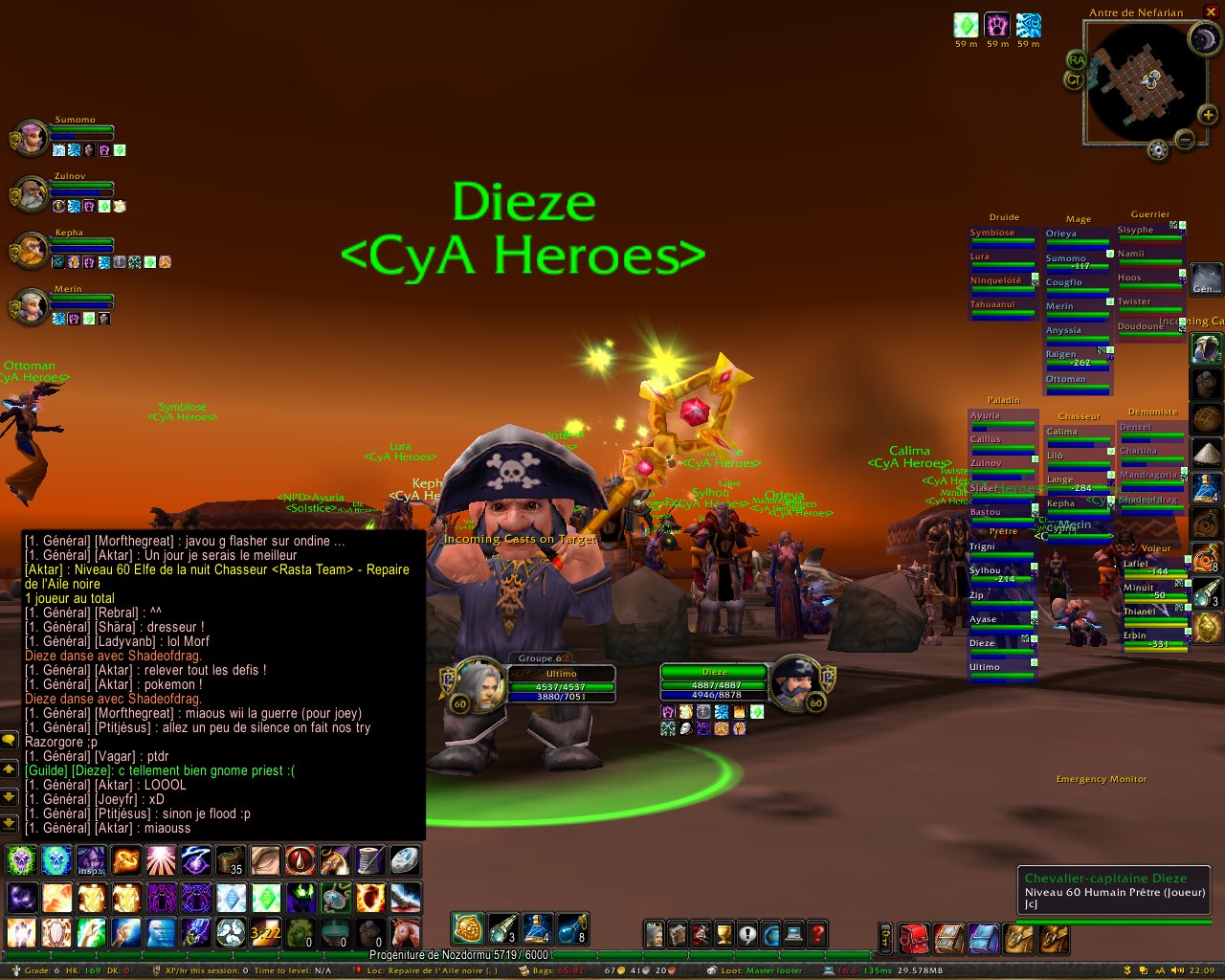Open the red question mark help button
The width and height of the screenshot is (1225, 980).
pos(817,934)
